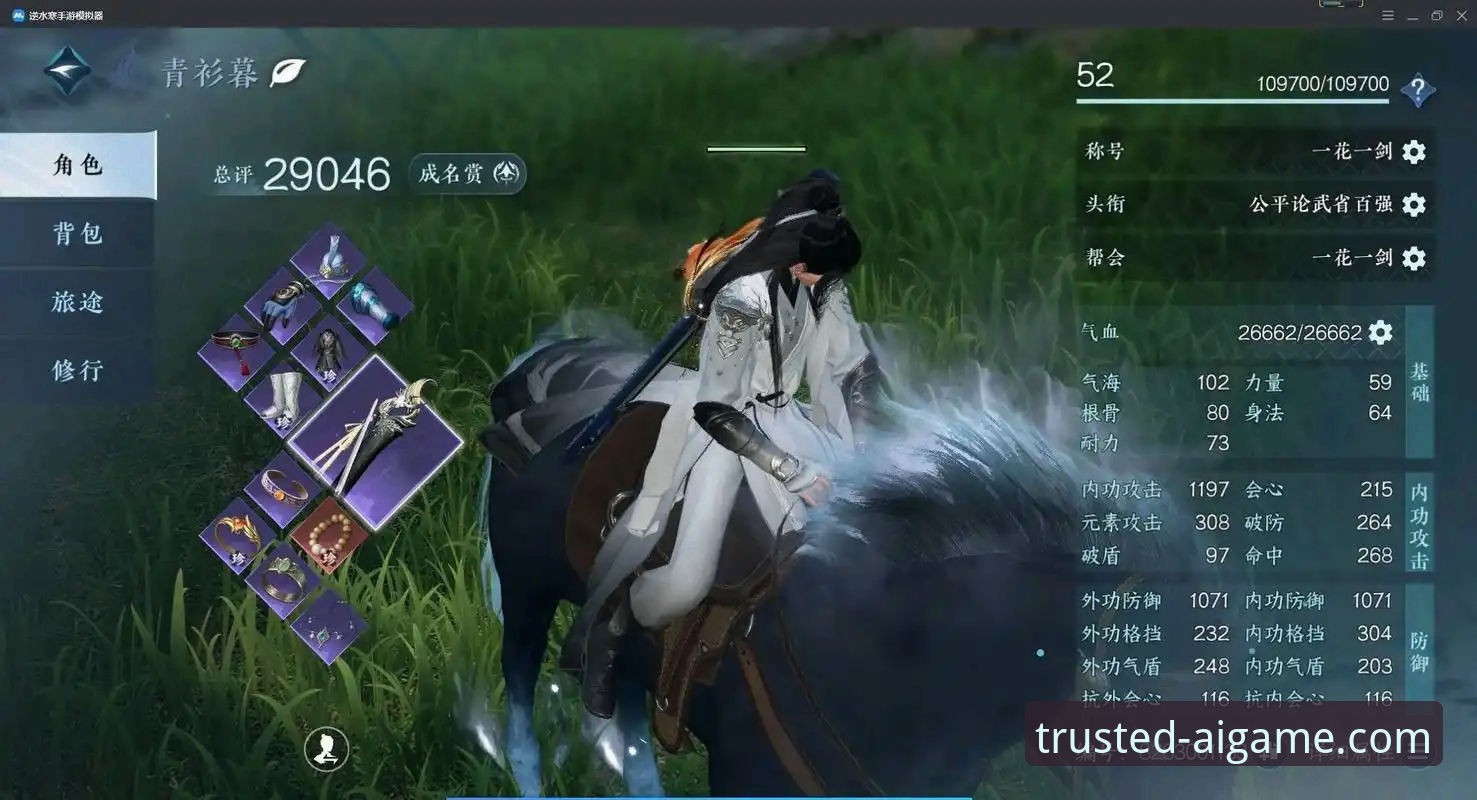Click the back arrow at top left

(67, 71)
